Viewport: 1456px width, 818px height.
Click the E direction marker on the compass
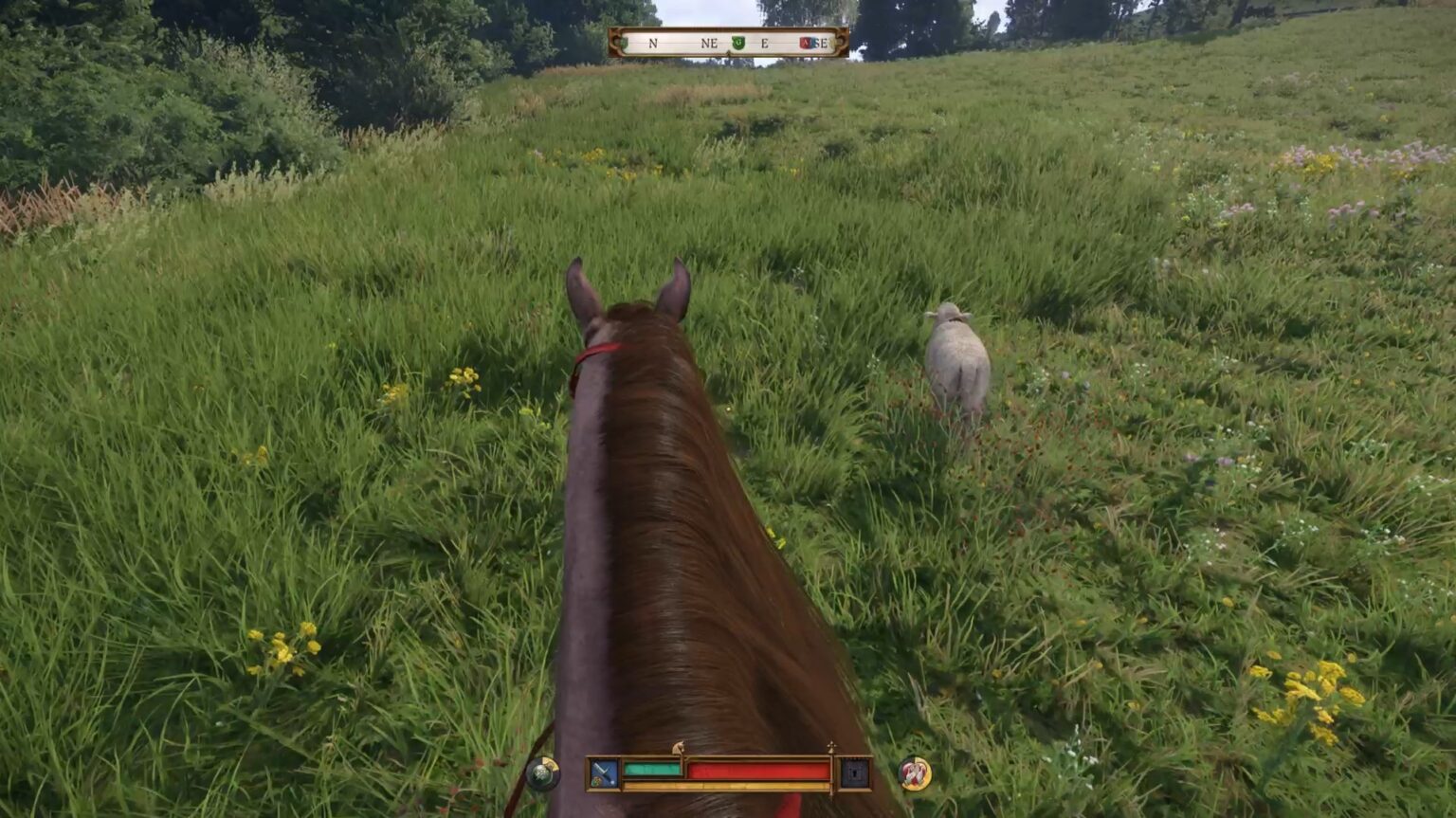coord(765,42)
